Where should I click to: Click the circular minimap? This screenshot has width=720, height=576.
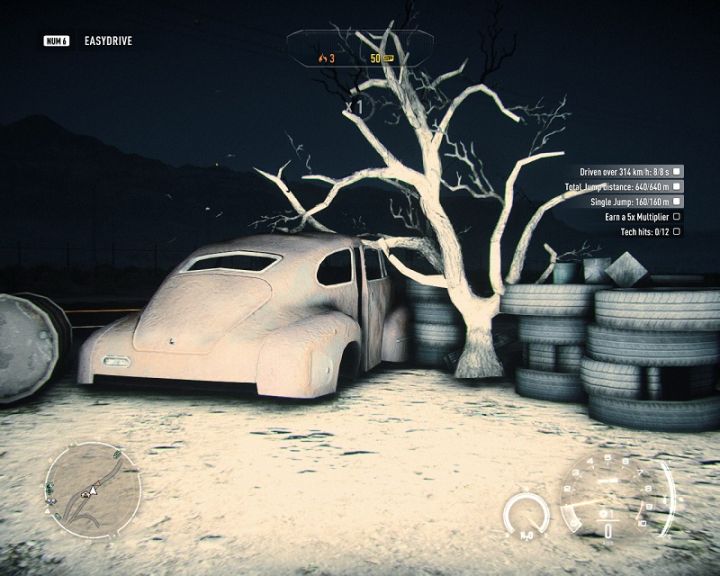pos(92,490)
